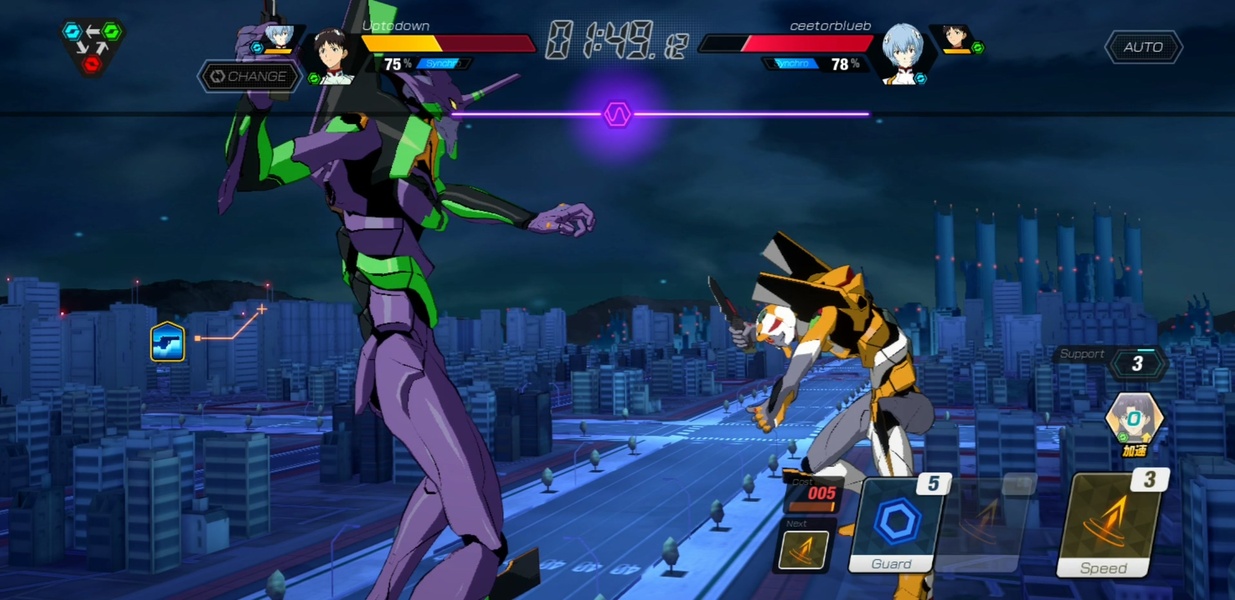Toggle the AUTO battle button

coord(1143,47)
